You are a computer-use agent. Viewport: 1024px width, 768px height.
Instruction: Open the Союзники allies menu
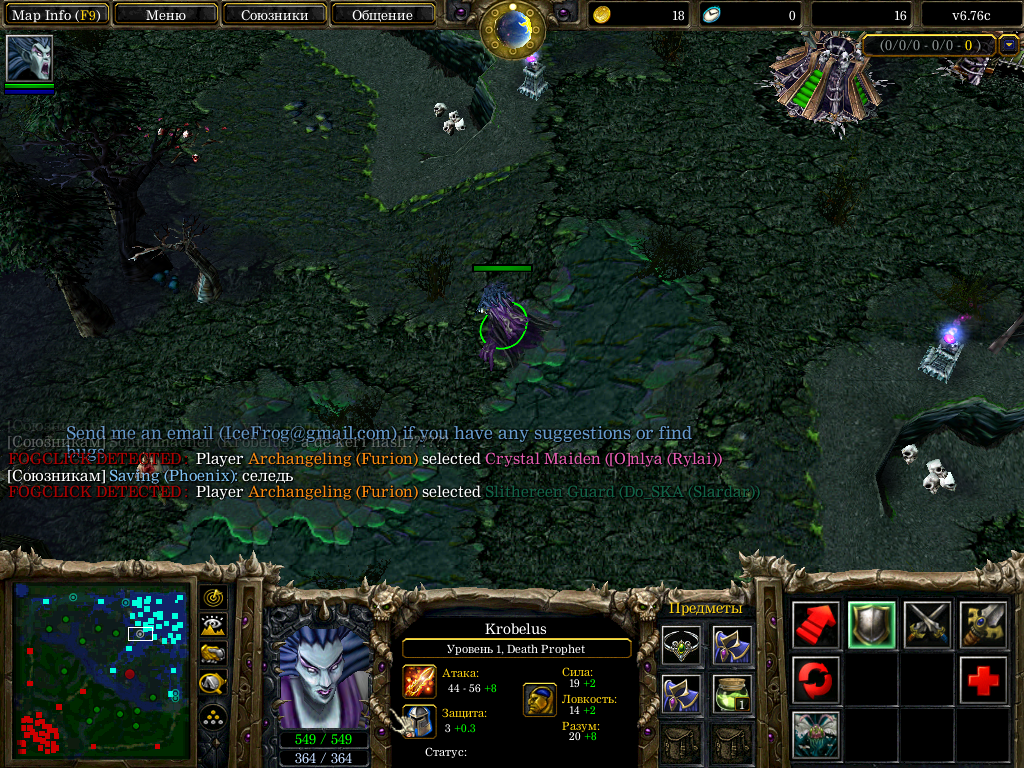click(274, 15)
